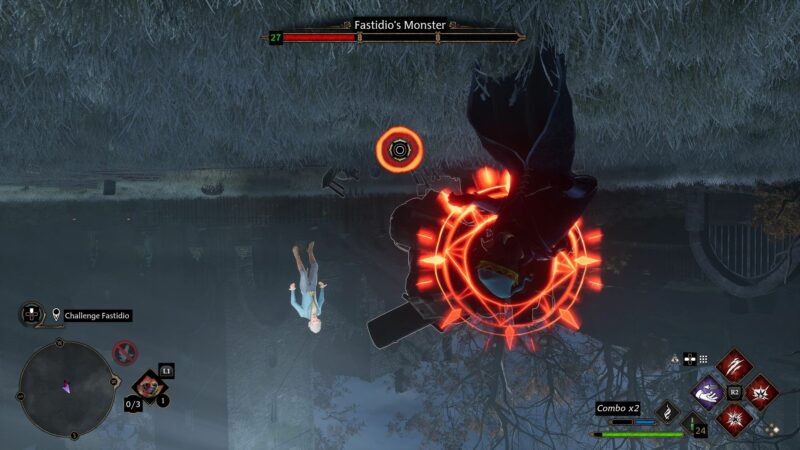Click the red crossed-out bird icon
Image resolution: width=800 pixels, height=450 pixels.
[125, 352]
